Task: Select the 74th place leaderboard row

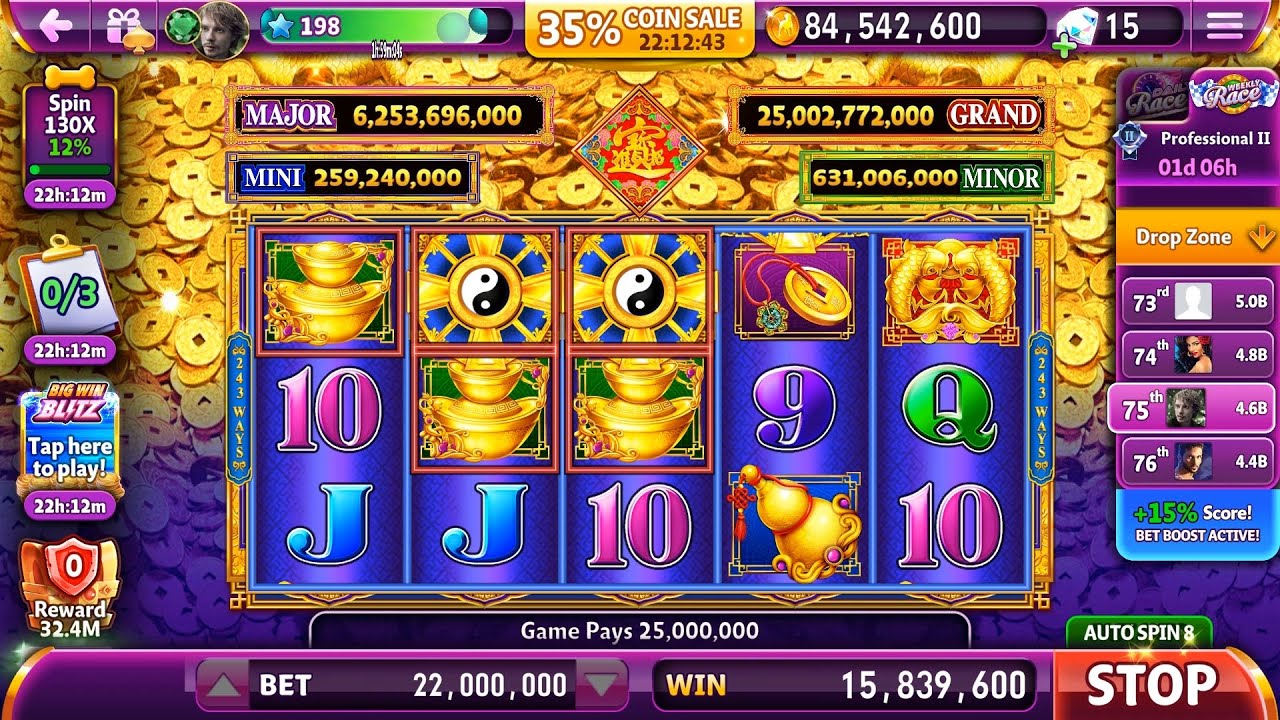Action: 1197,354
